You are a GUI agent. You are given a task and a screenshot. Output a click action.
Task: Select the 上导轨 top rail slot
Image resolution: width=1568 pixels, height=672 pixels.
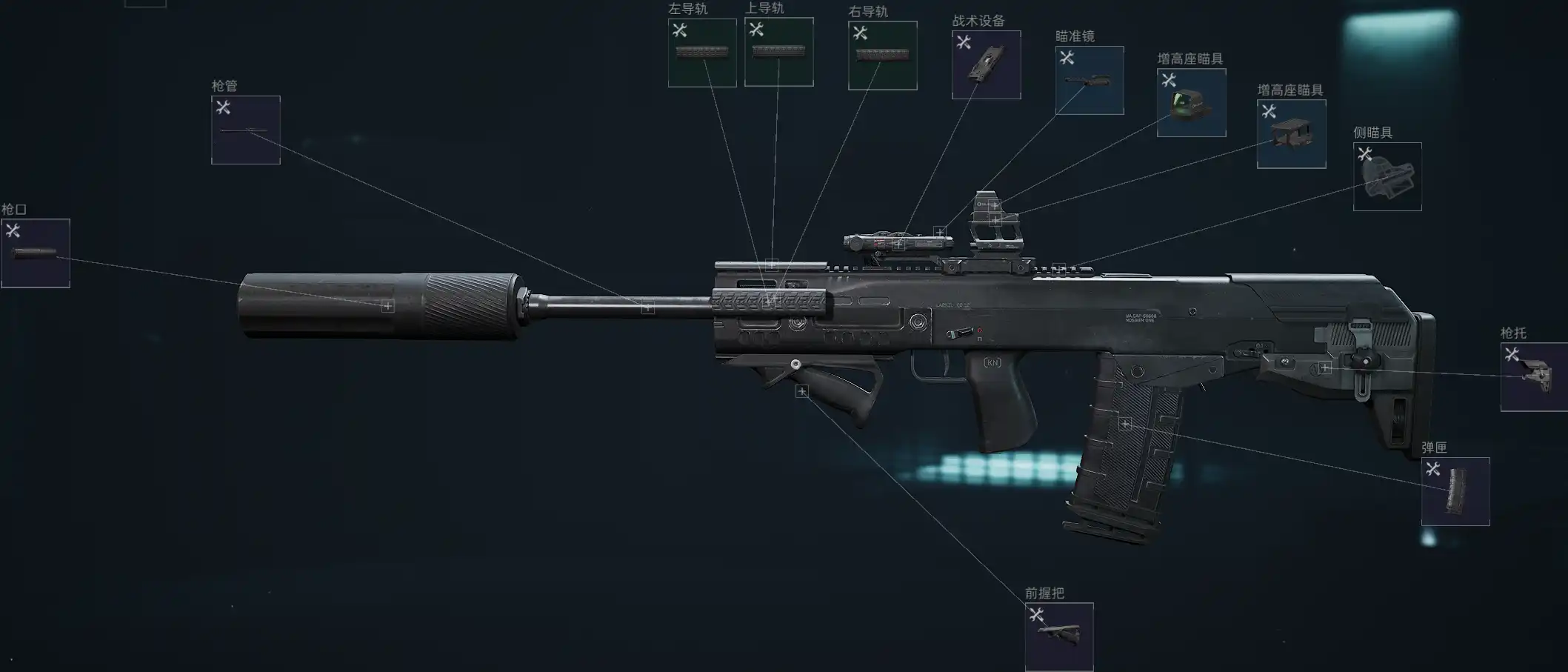778,52
